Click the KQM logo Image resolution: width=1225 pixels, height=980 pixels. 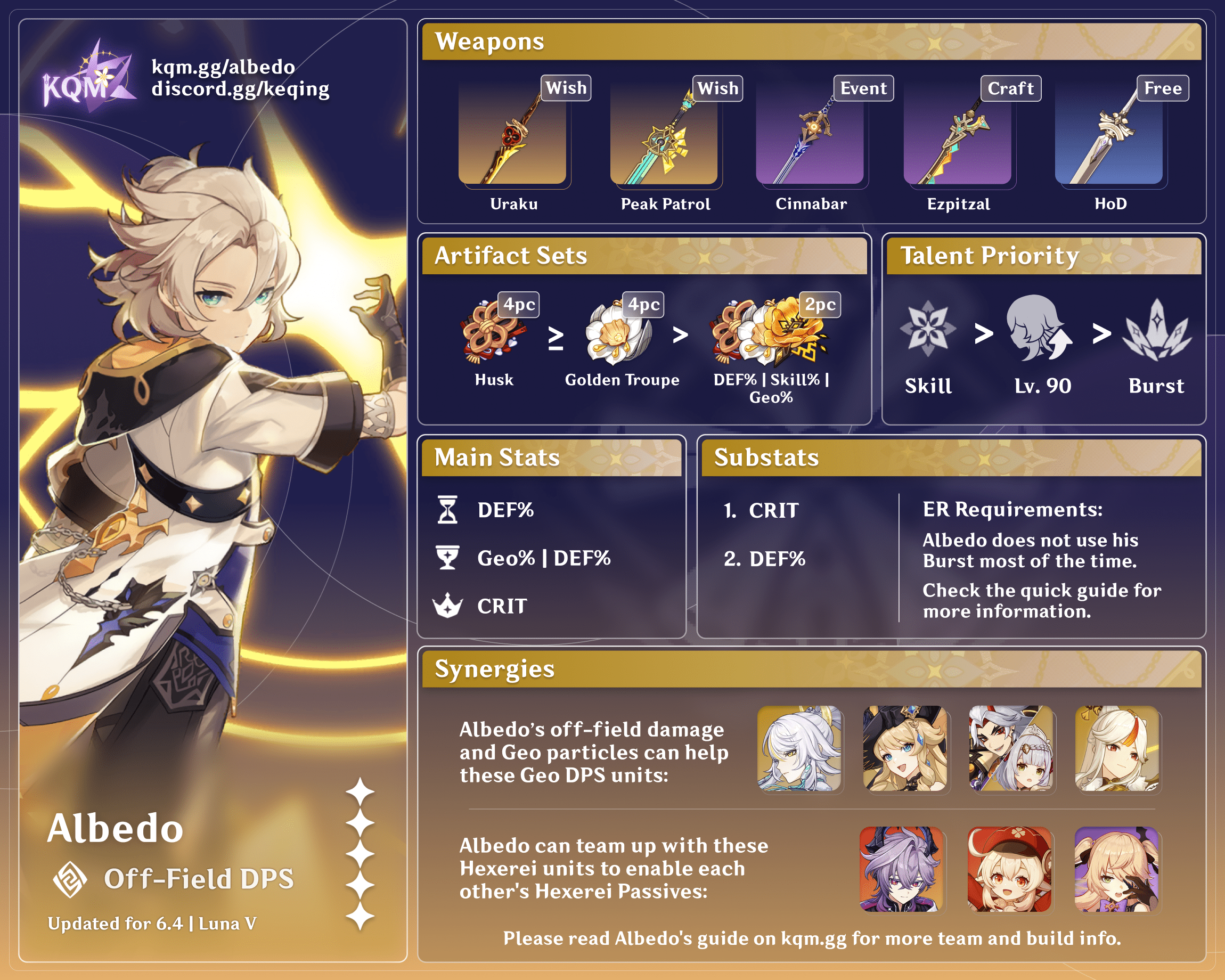[x=88, y=78]
